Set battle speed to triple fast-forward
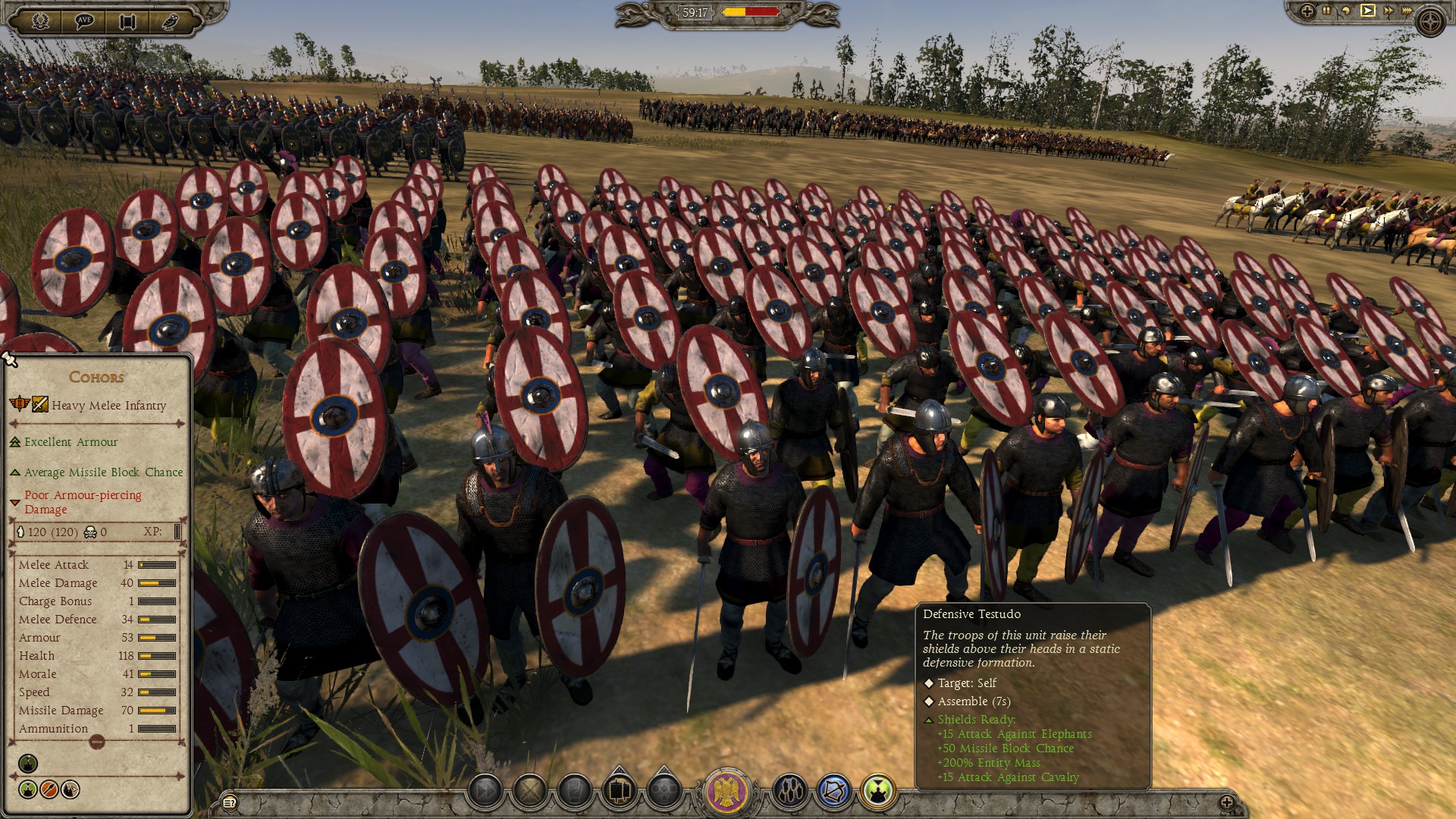The width and height of the screenshot is (1456, 819). [x=1407, y=11]
